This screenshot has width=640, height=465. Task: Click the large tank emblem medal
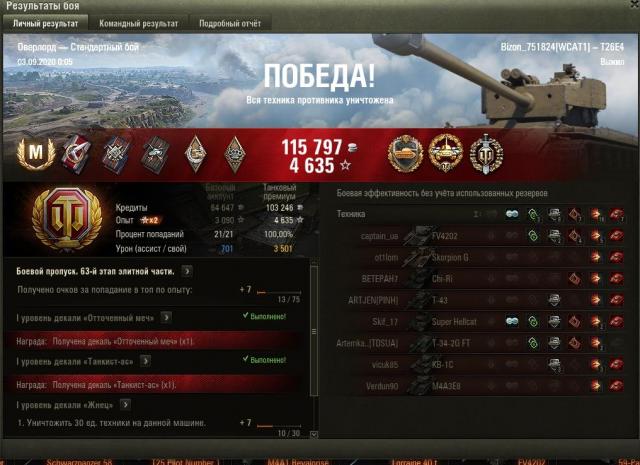click(68, 215)
